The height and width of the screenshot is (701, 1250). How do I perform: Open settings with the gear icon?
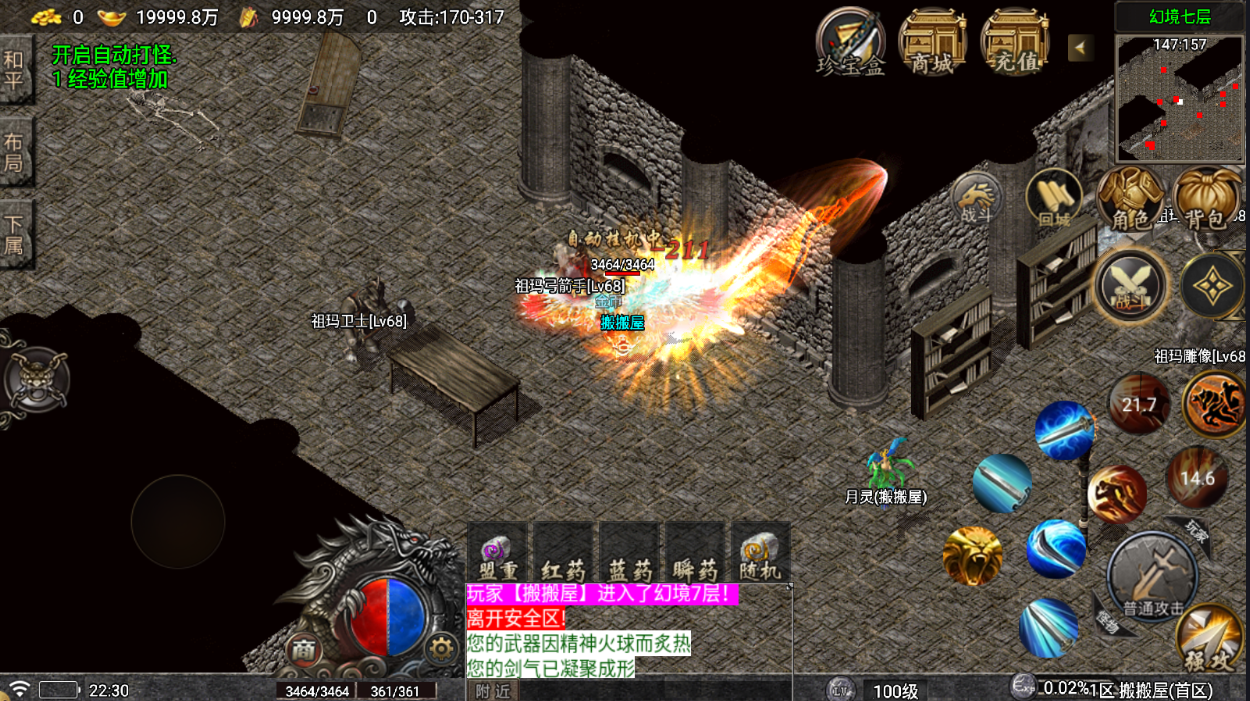point(441,650)
